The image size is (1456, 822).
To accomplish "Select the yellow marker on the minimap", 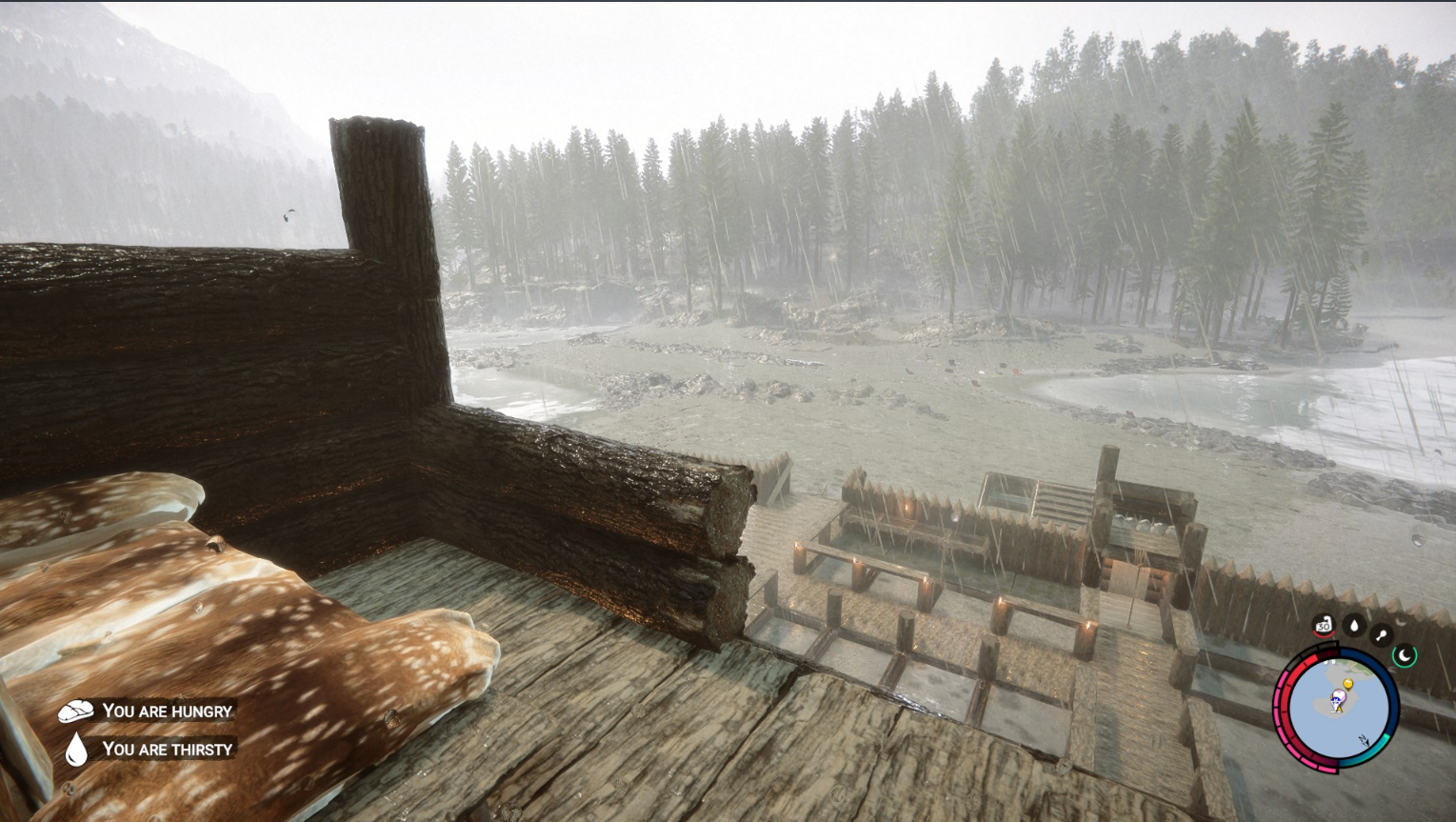I will tap(1347, 684).
